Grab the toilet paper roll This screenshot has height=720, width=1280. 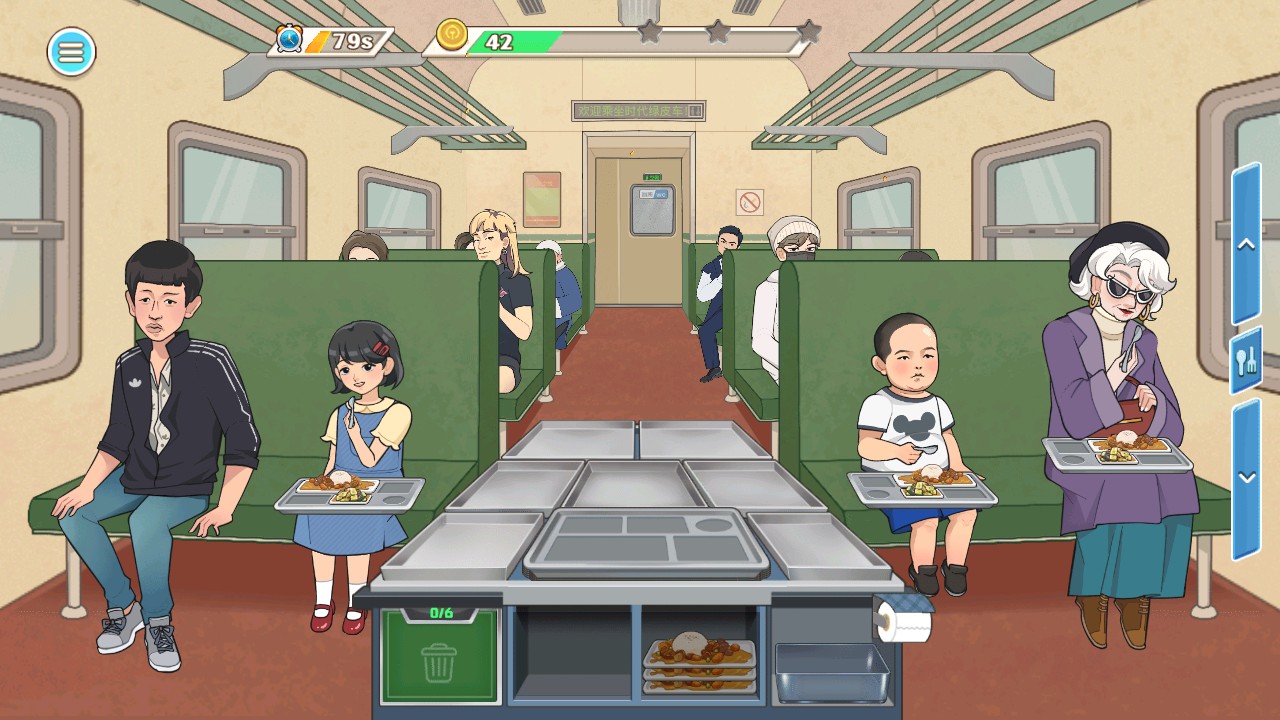(x=906, y=624)
